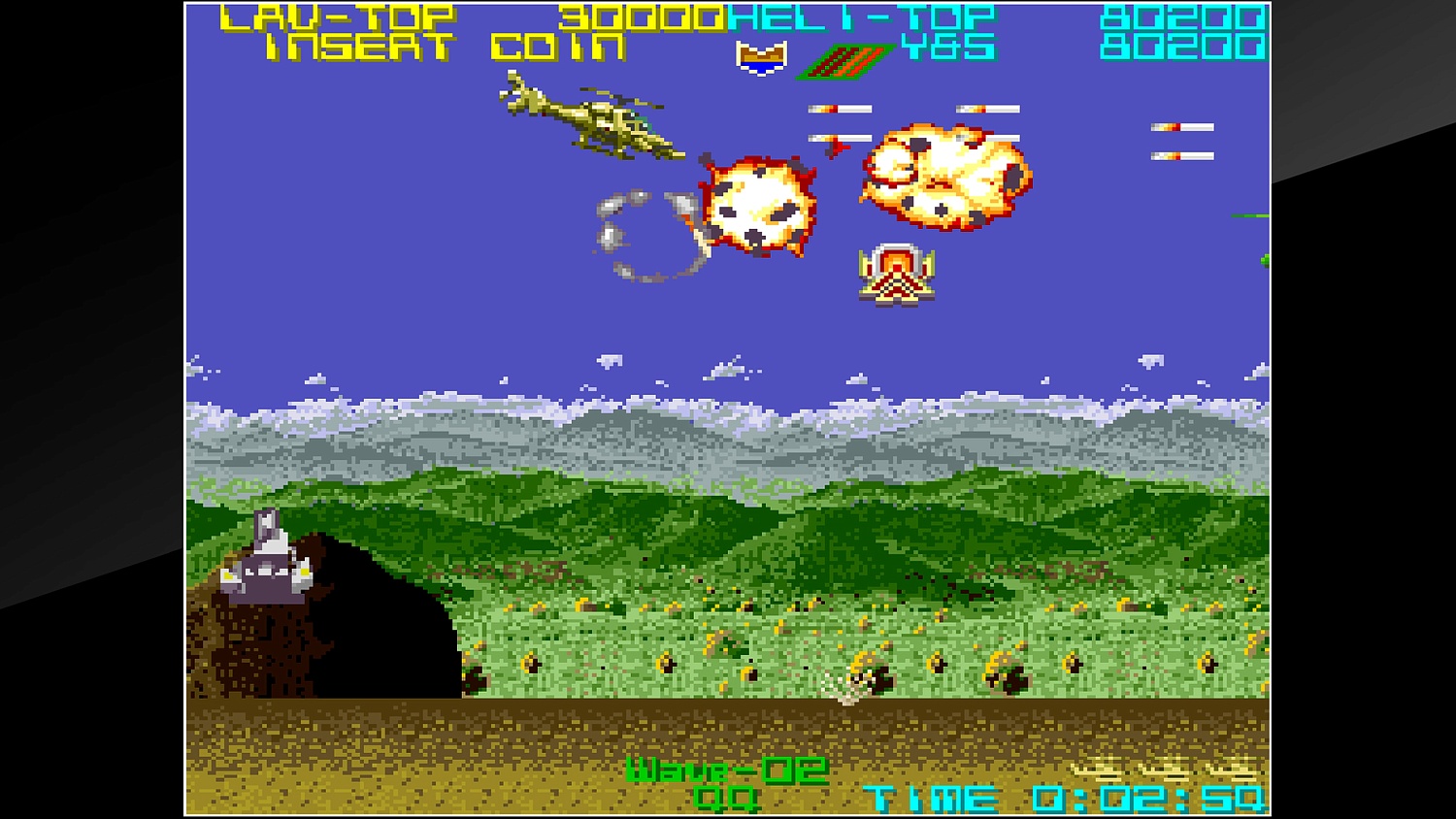Click the TIME 0:02:59 countdown display

[1063, 798]
